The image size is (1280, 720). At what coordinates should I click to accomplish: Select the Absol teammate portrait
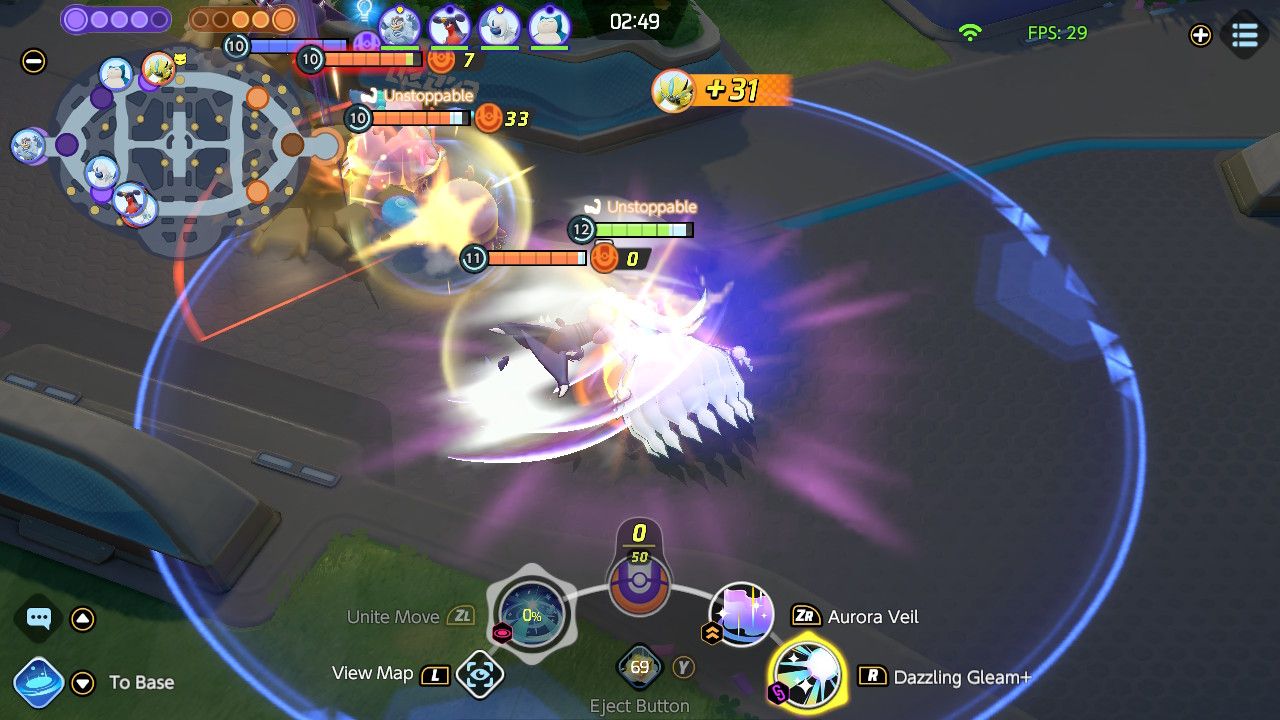coord(498,25)
